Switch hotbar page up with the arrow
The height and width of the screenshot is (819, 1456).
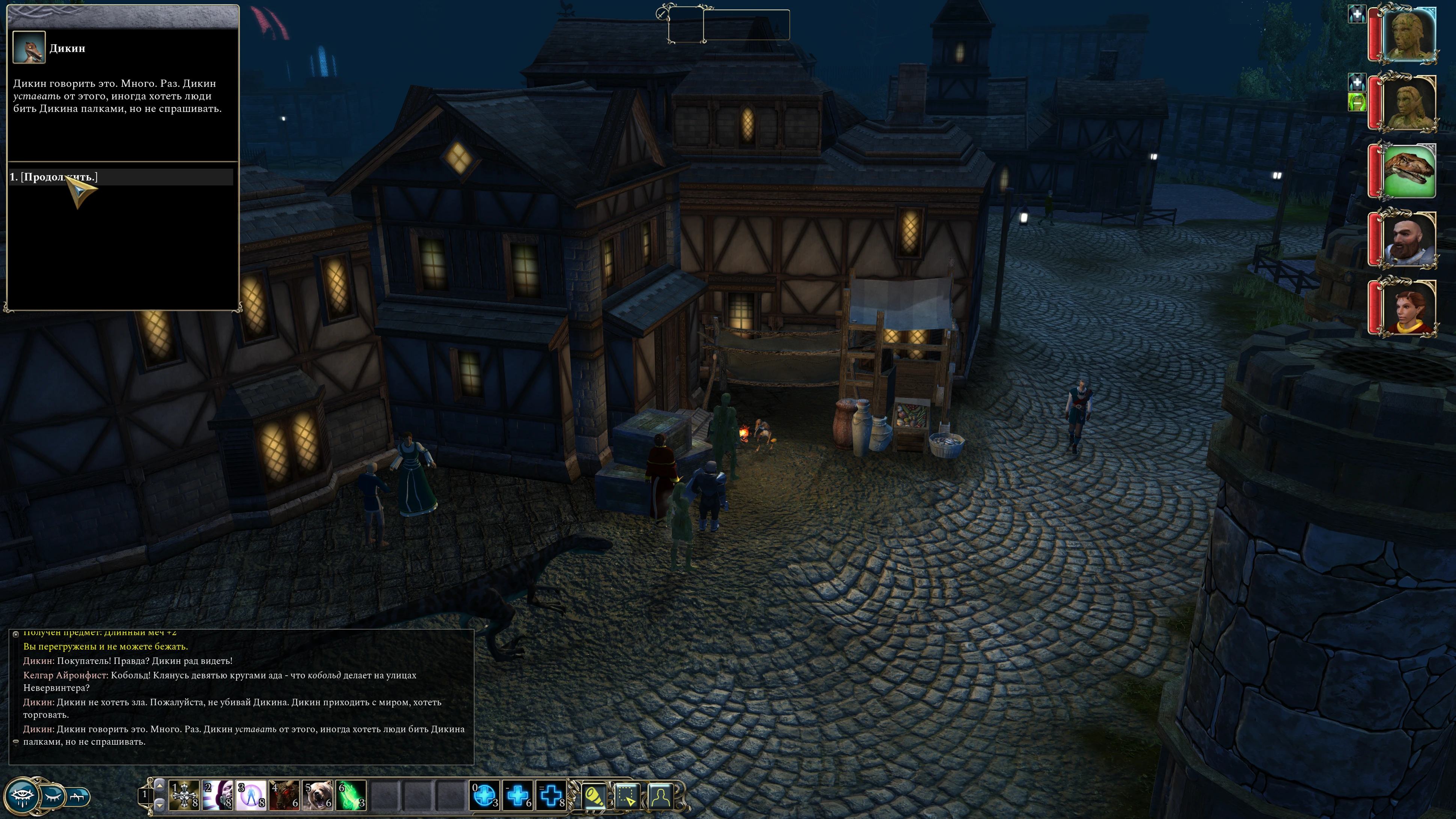pos(160,786)
